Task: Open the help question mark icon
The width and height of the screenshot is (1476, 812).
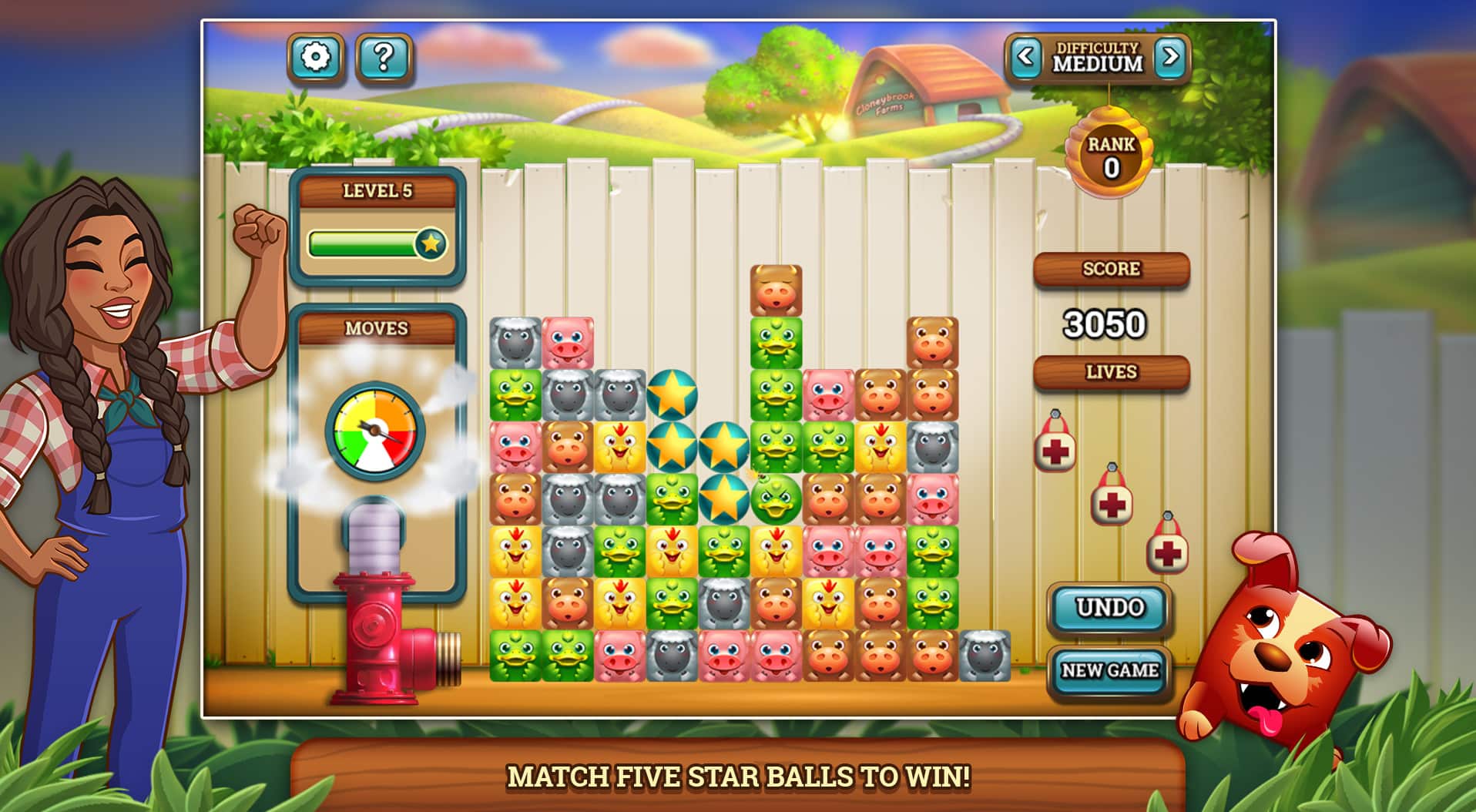Action: click(x=386, y=55)
